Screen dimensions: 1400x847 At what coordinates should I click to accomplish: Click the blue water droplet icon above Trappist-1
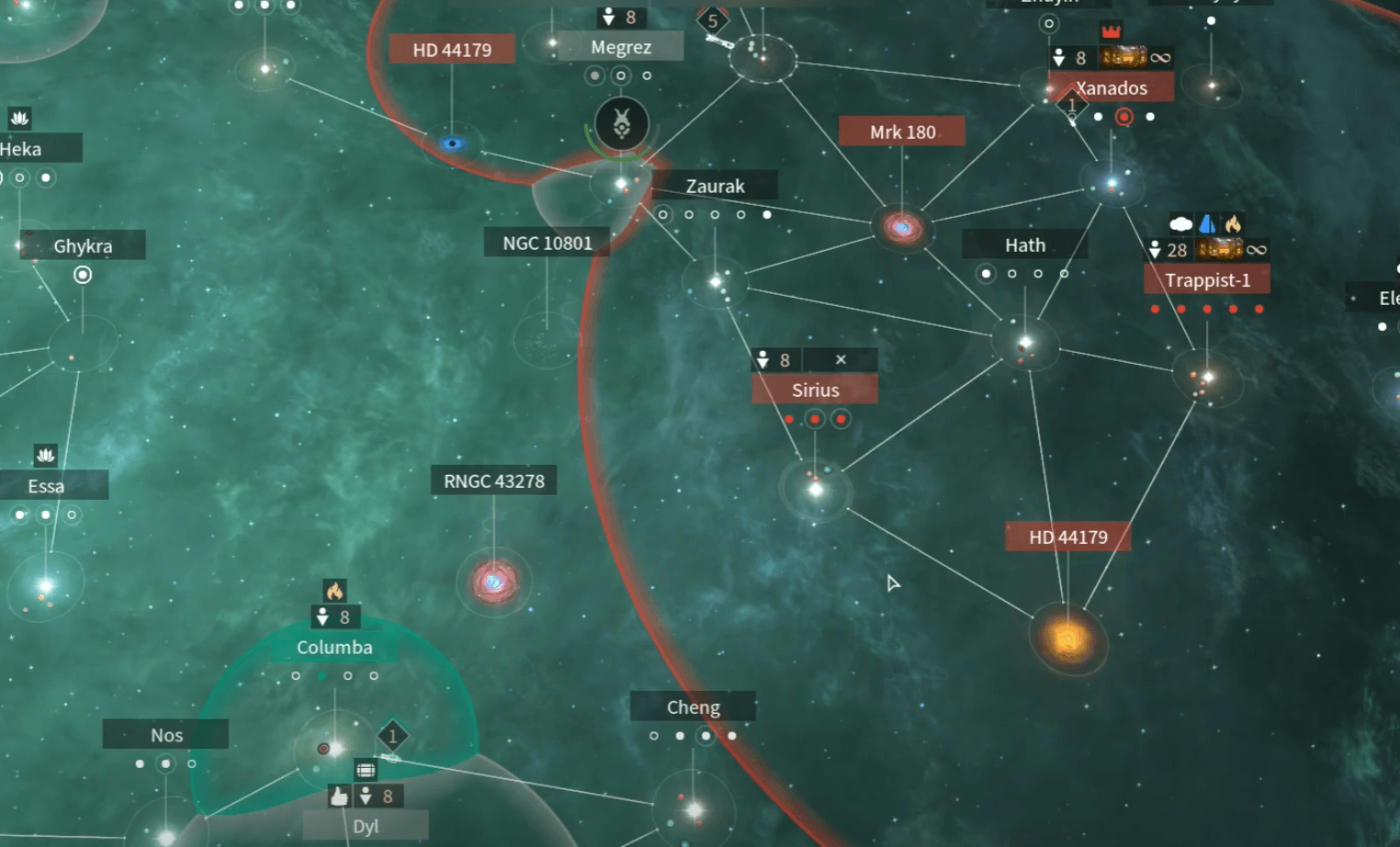click(1207, 222)
